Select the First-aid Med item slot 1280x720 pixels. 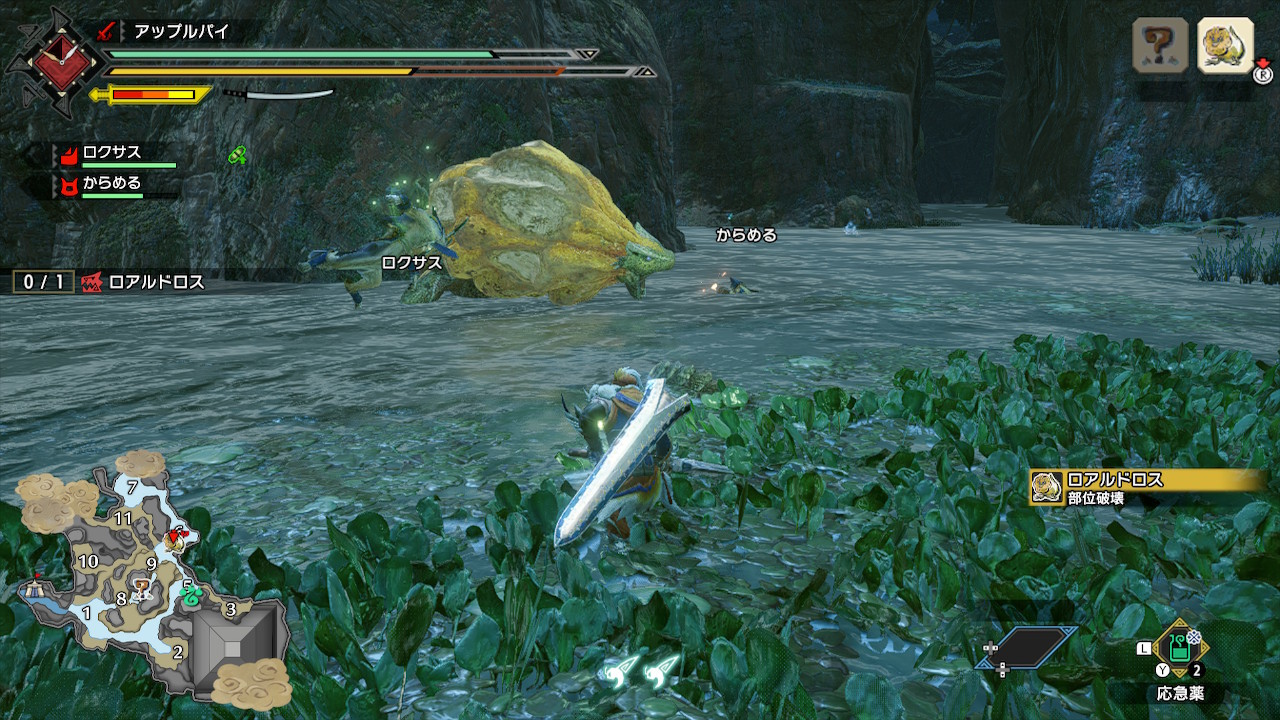(1181, 649)
